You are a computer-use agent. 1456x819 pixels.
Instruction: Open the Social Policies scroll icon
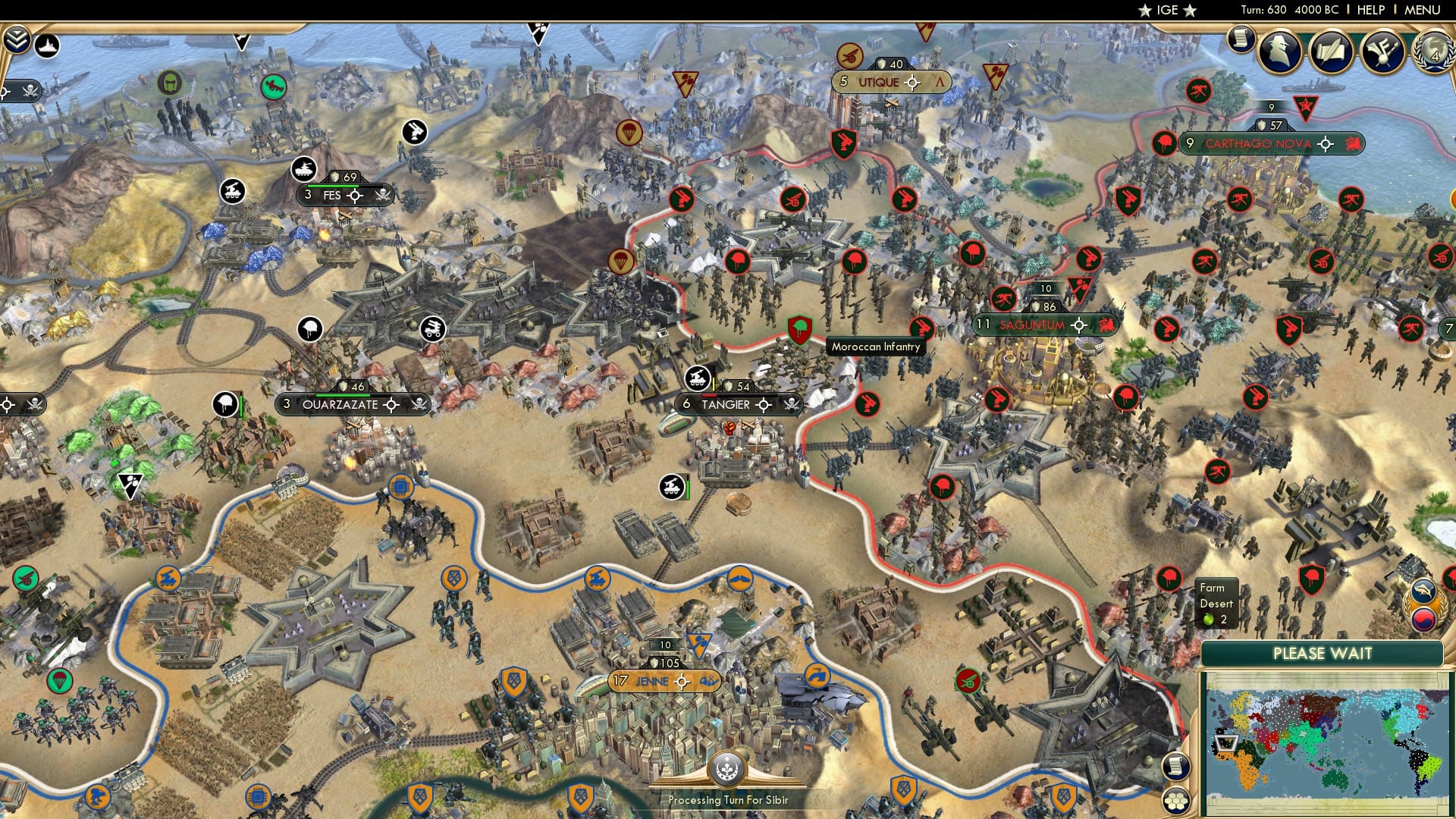(x=1329, y=50)
